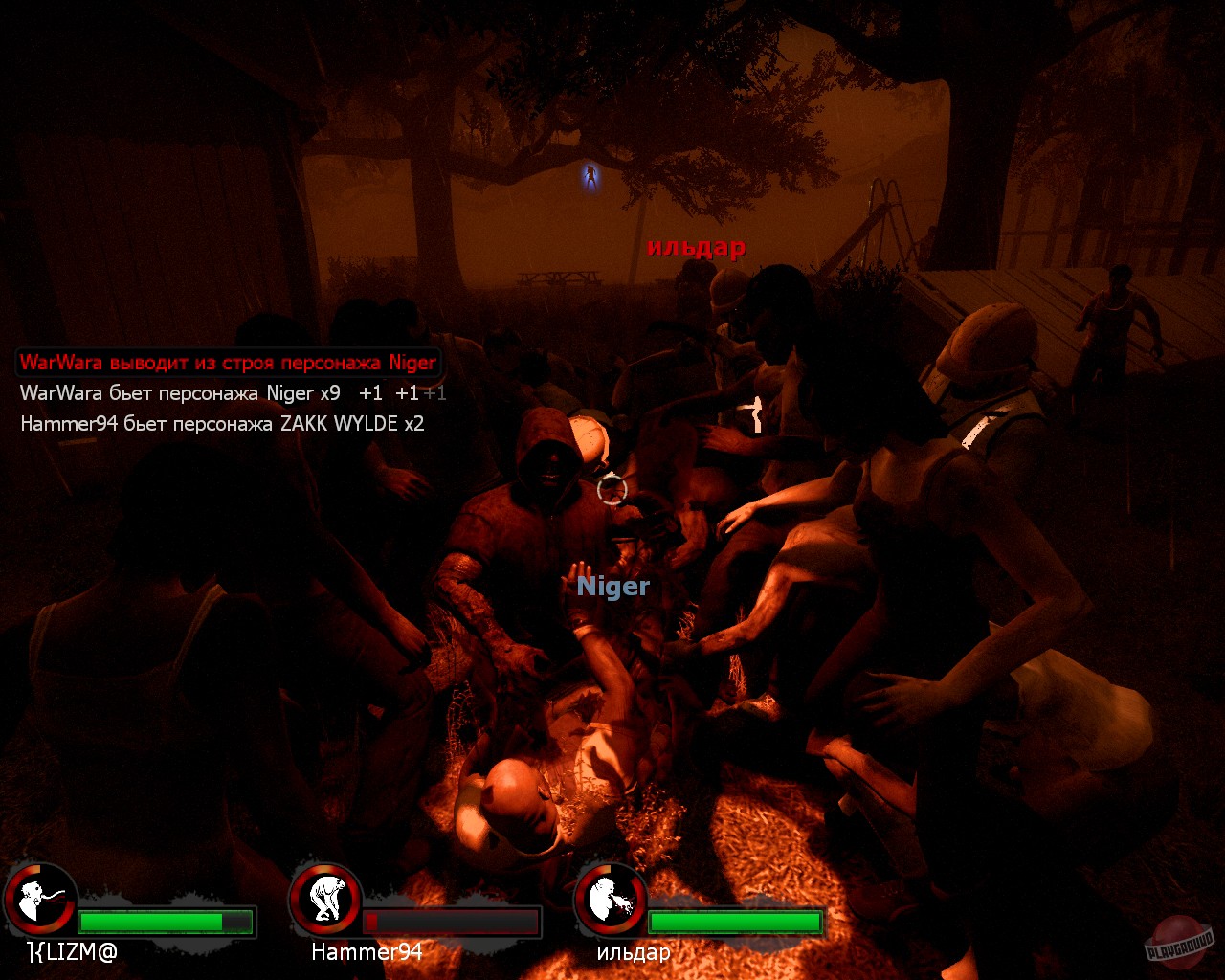Expand the +1 score indicator
Viewport: 1225px width, 980px height.
(371, 392)
